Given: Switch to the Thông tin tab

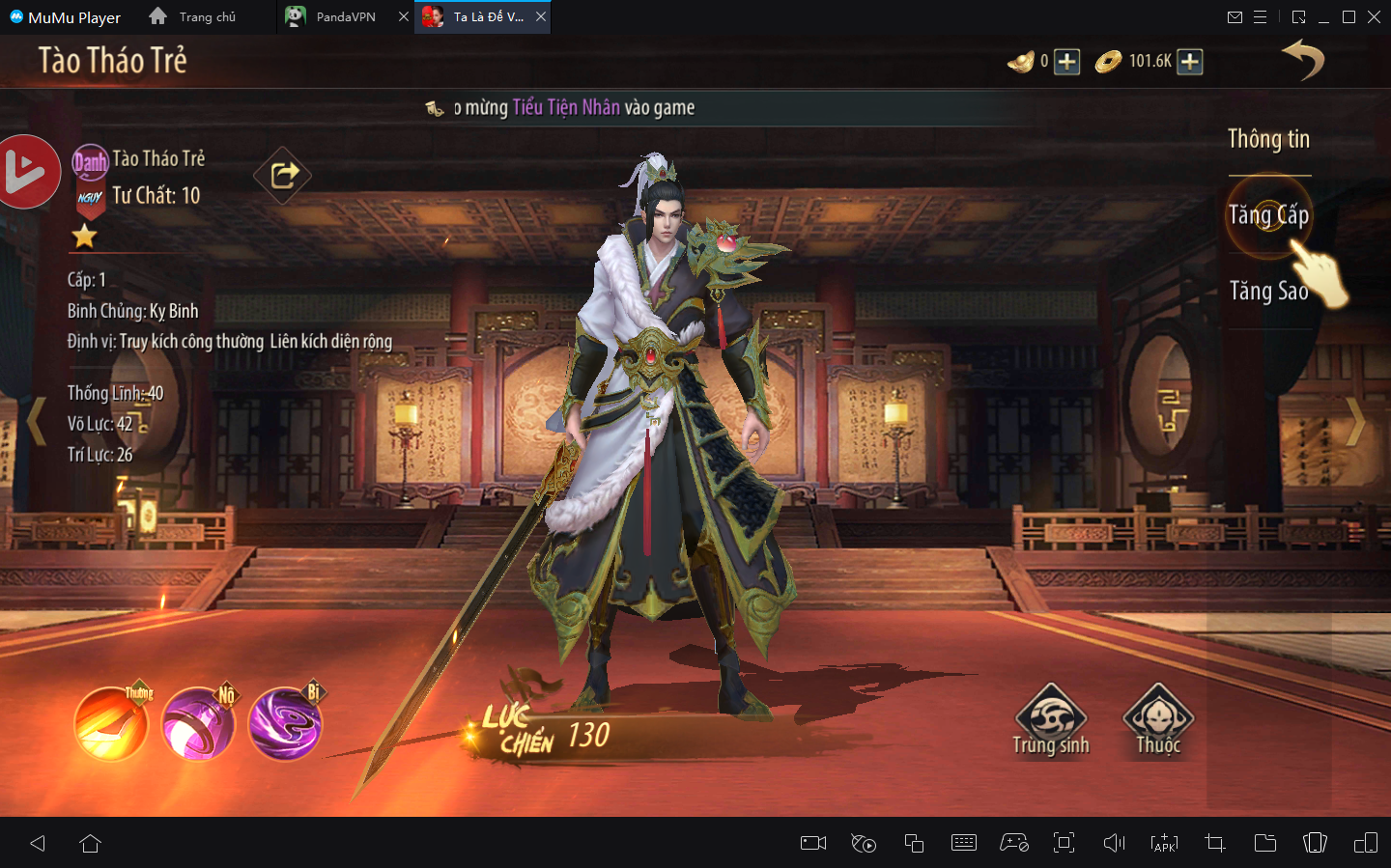Looking at the screenshot, I should coord(1268,140).
